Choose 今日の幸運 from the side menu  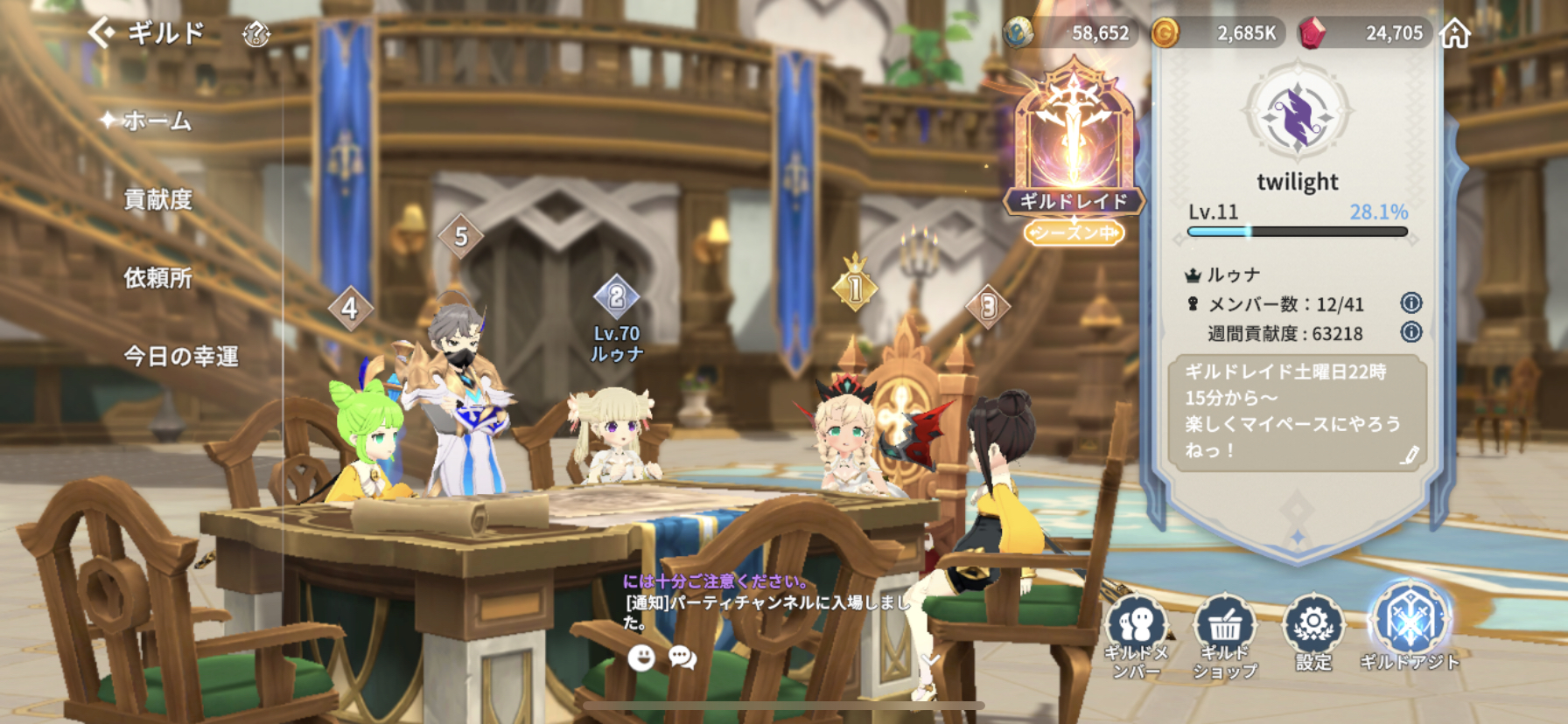click(x=180, y=356)
